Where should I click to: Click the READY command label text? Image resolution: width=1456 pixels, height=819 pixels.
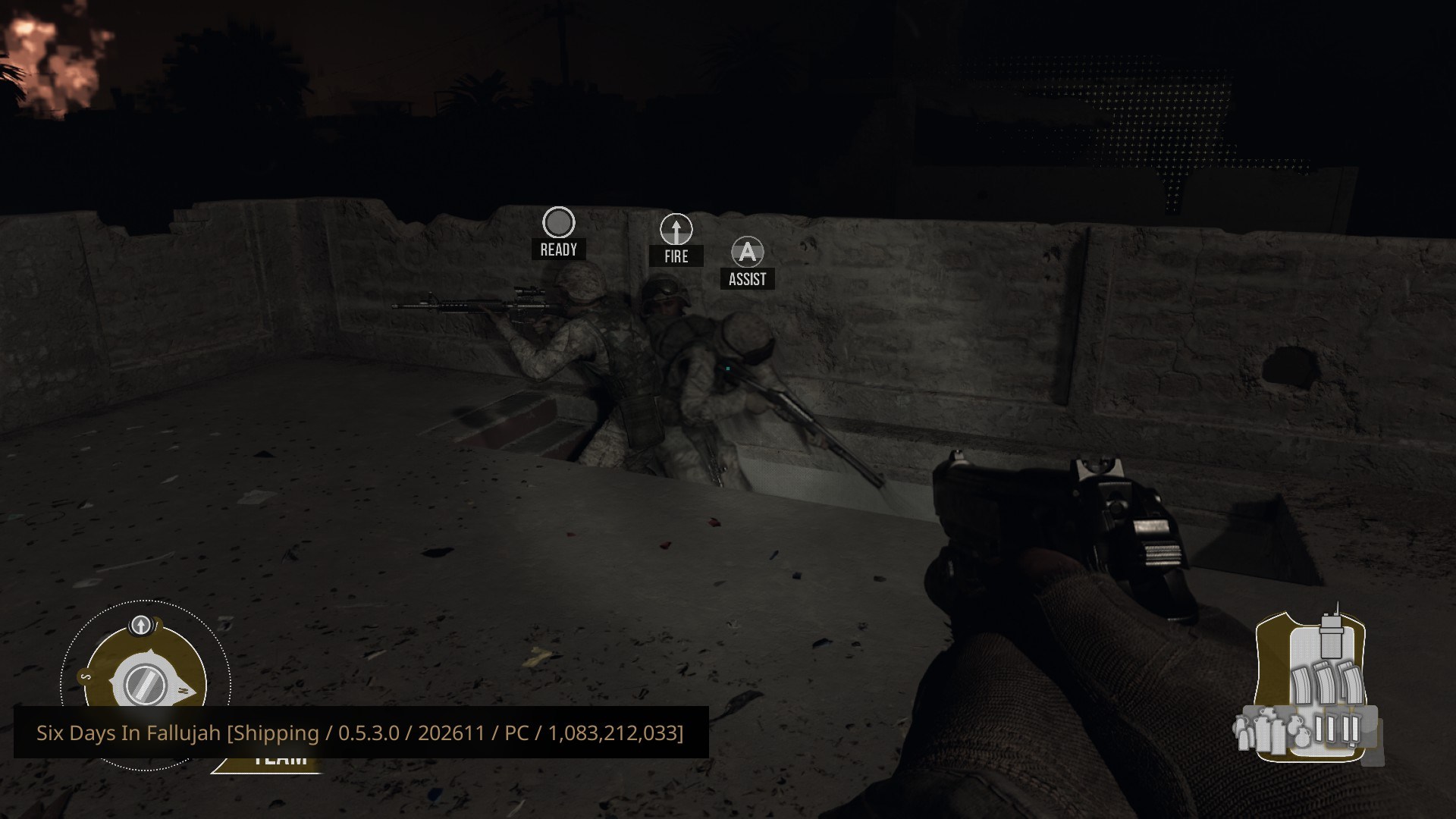tap(559, 248)
